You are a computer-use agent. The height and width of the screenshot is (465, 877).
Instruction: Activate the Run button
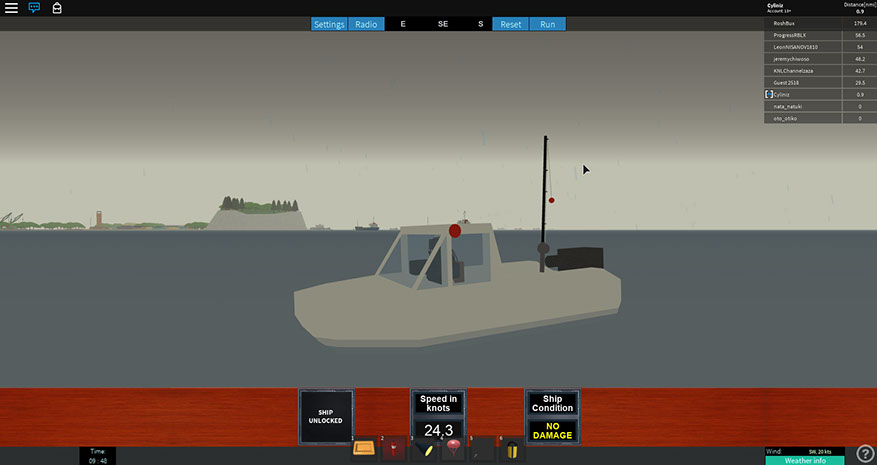pyautogui.click(x=547, y=24)
